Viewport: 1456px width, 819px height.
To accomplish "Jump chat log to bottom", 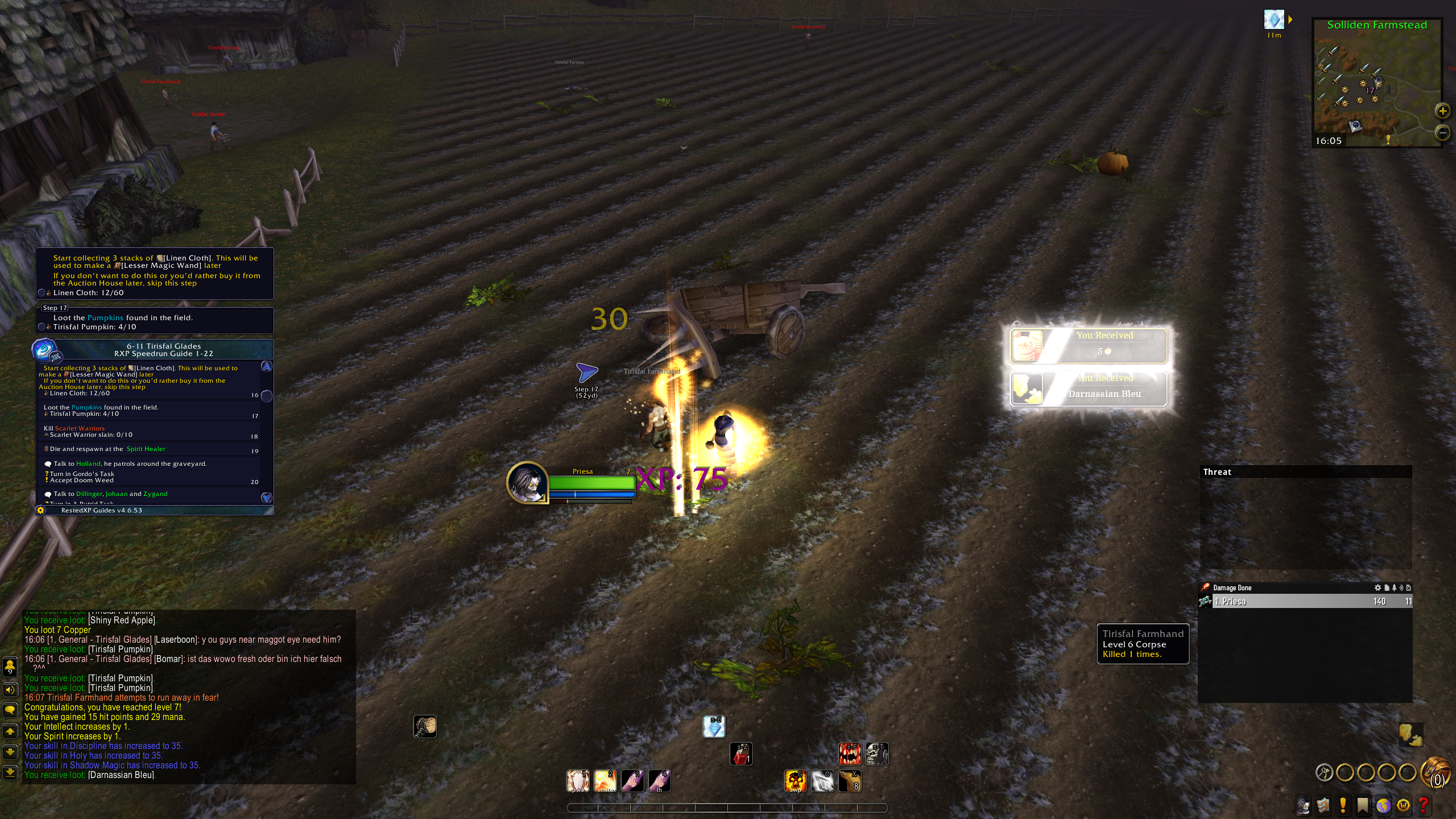I will (x=10, y=772).
